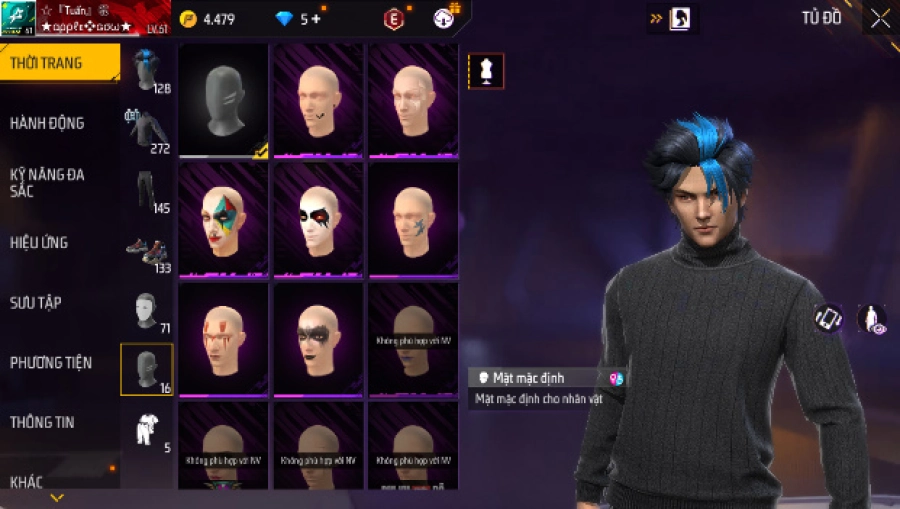900x509 pixels.
Task: Open the PHƯƠNG TIỆN tab
Action: click(x=50, y=362)
